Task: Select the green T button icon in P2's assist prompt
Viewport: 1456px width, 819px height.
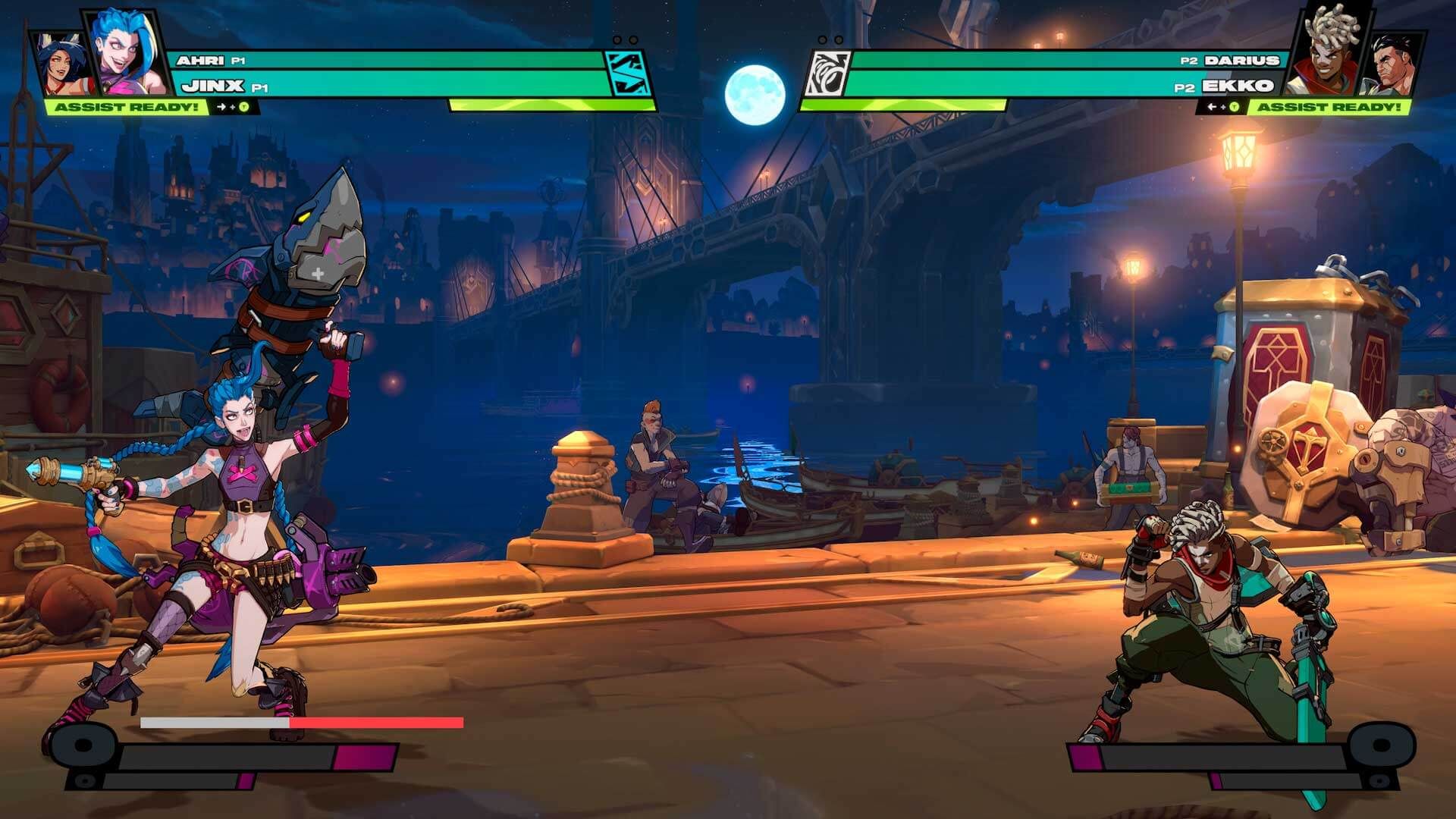Action: click(1234, 107)
